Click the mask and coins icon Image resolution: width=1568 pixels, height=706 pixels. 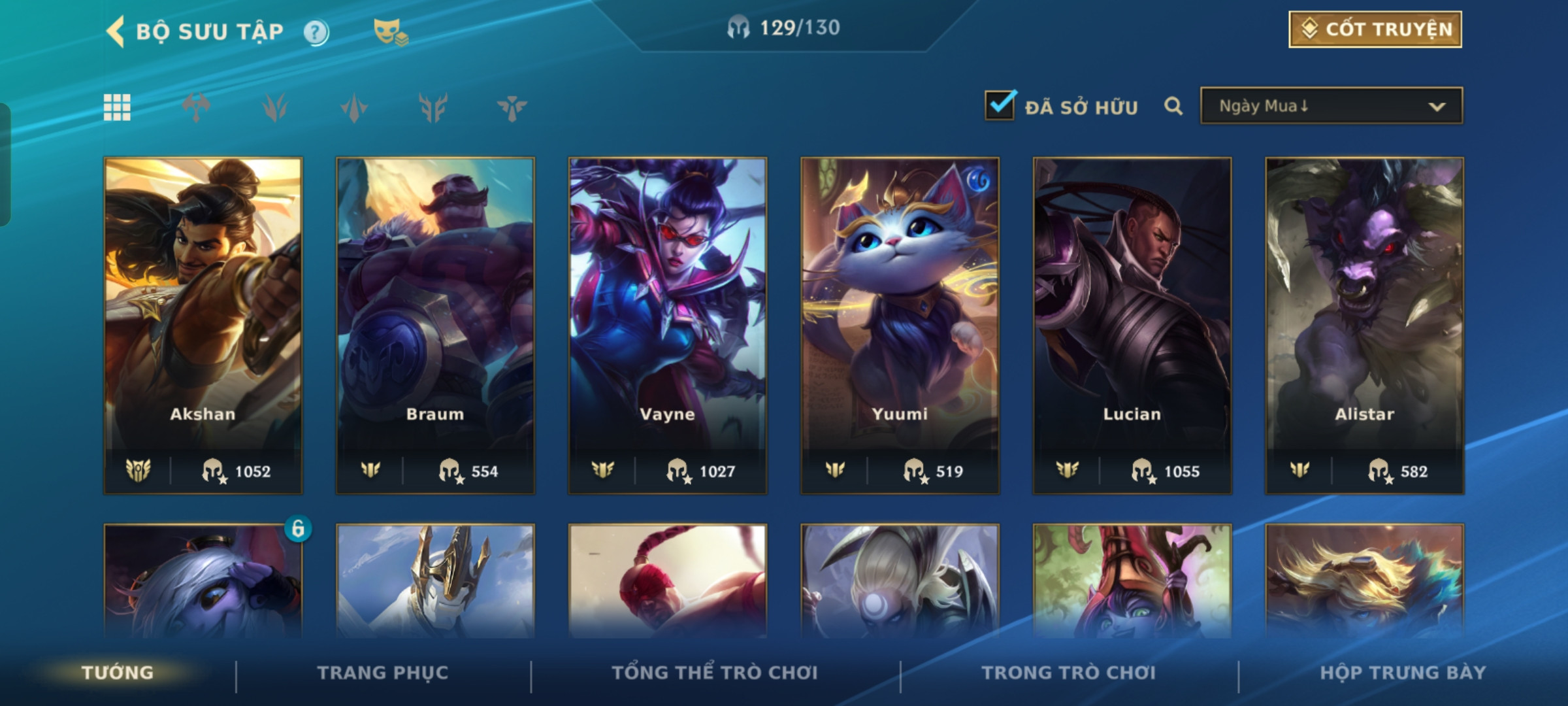coord(391,31)
